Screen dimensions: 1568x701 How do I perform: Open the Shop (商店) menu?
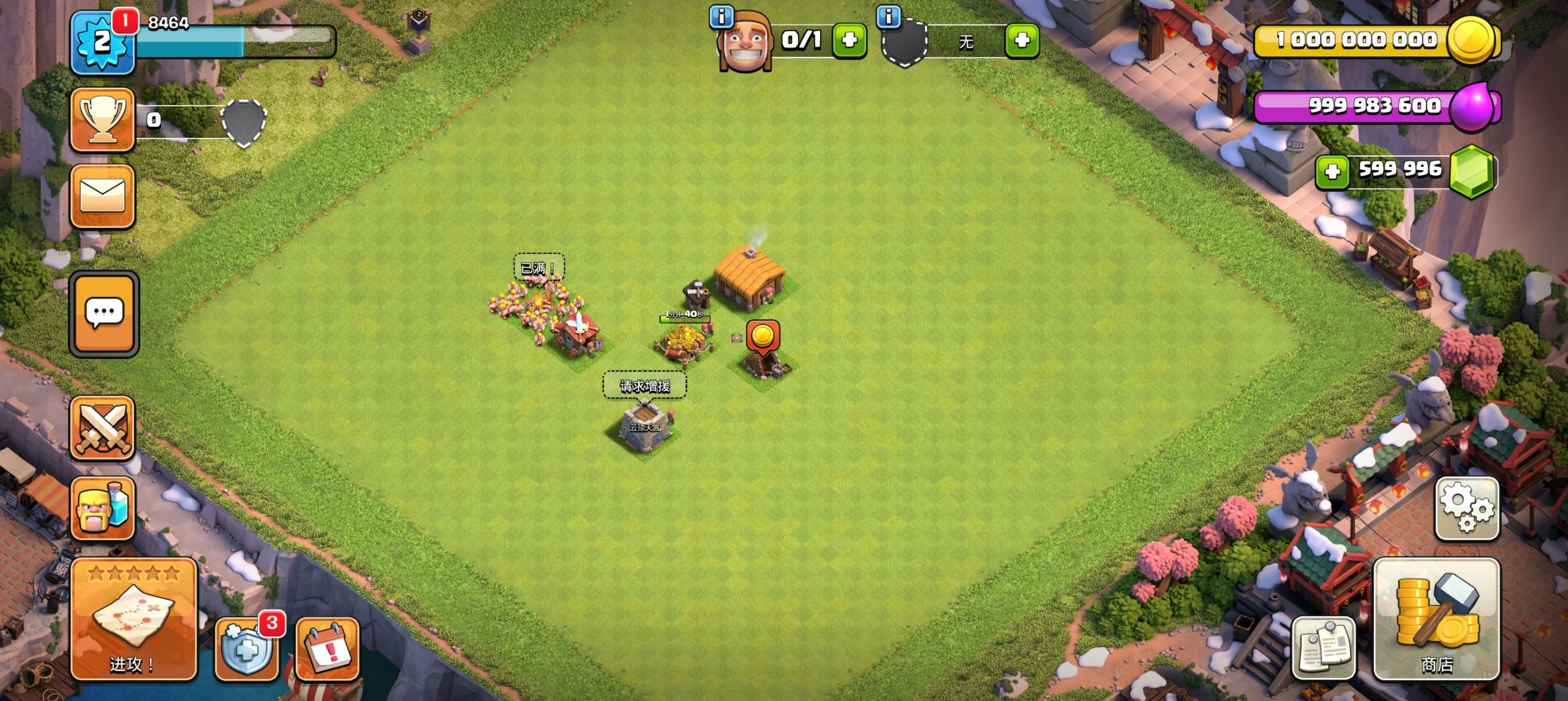tap(1436, 620)
